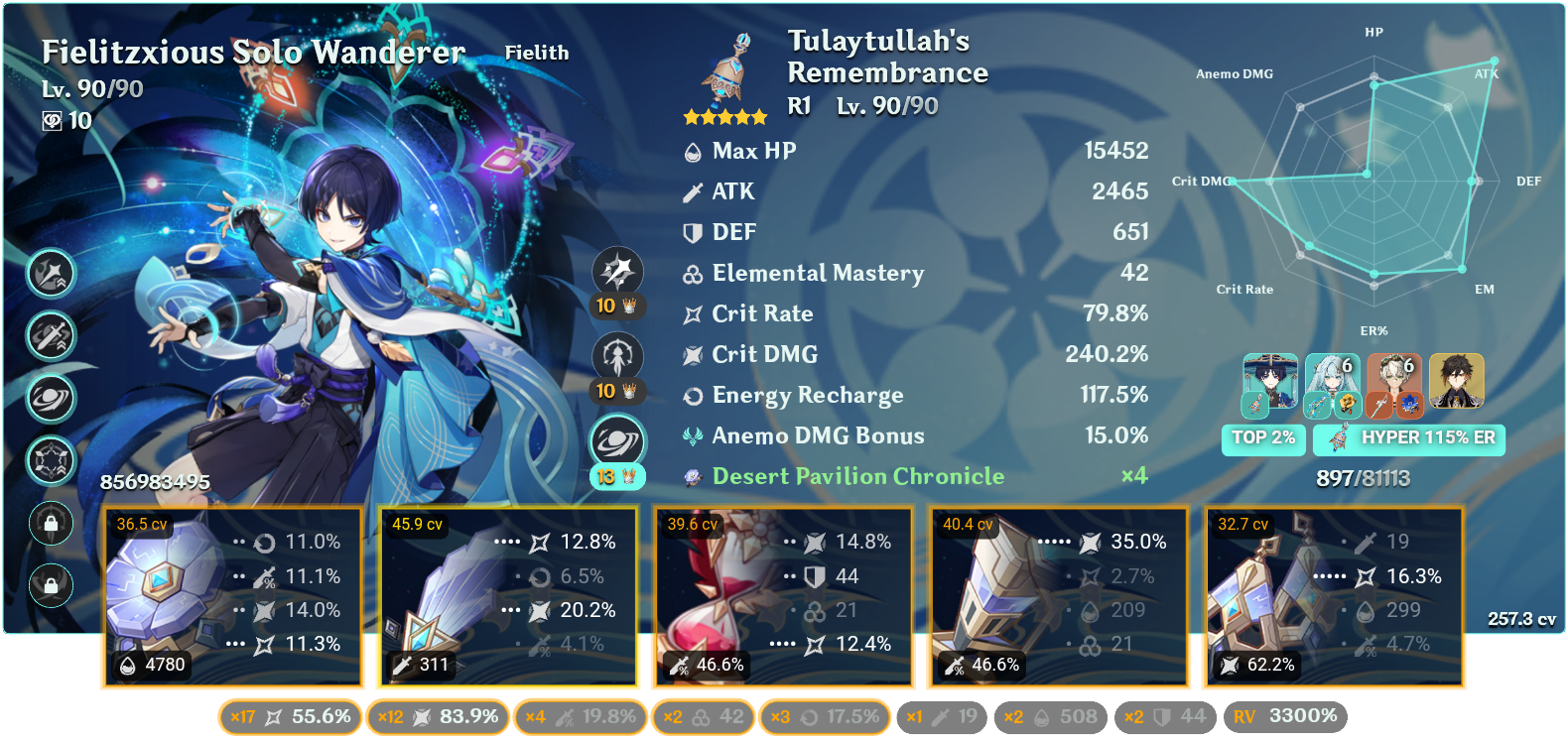Viewport: 1568px width, 741px height.
Task: Toggle the first lock icon in left sidebar
Action: (51, 524)
